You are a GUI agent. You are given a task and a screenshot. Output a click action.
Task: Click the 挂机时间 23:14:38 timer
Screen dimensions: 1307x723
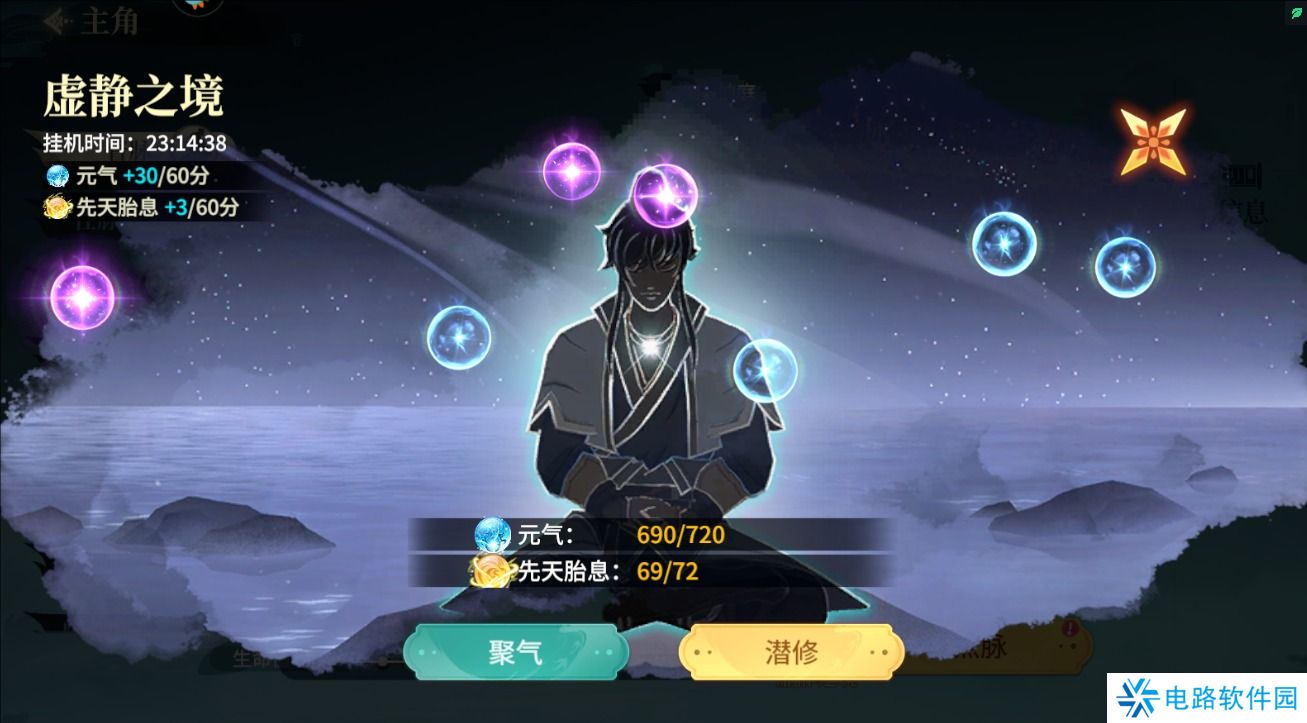coord(135,144)
